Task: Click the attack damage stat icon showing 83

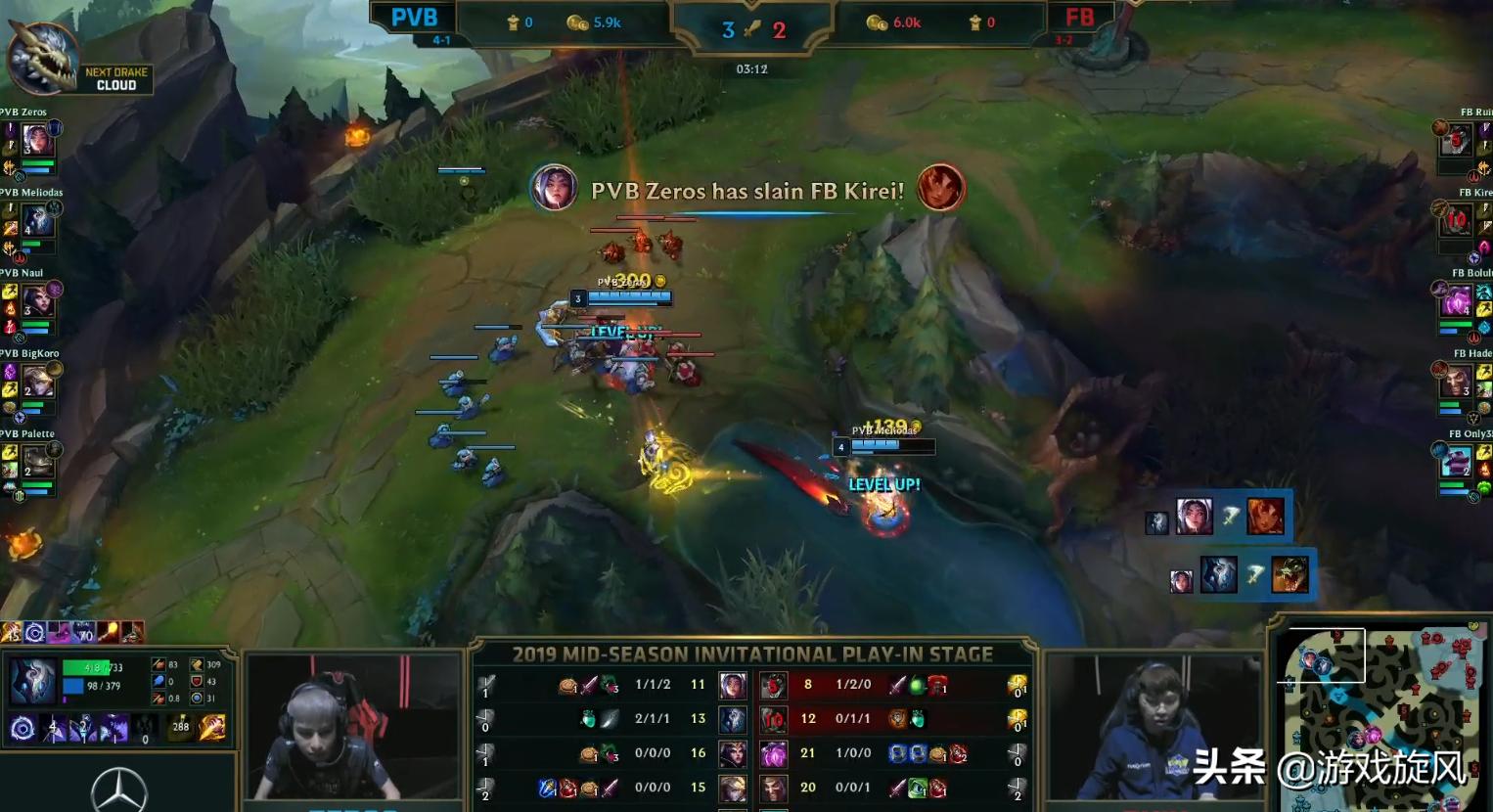Action: tap(158, 664)
